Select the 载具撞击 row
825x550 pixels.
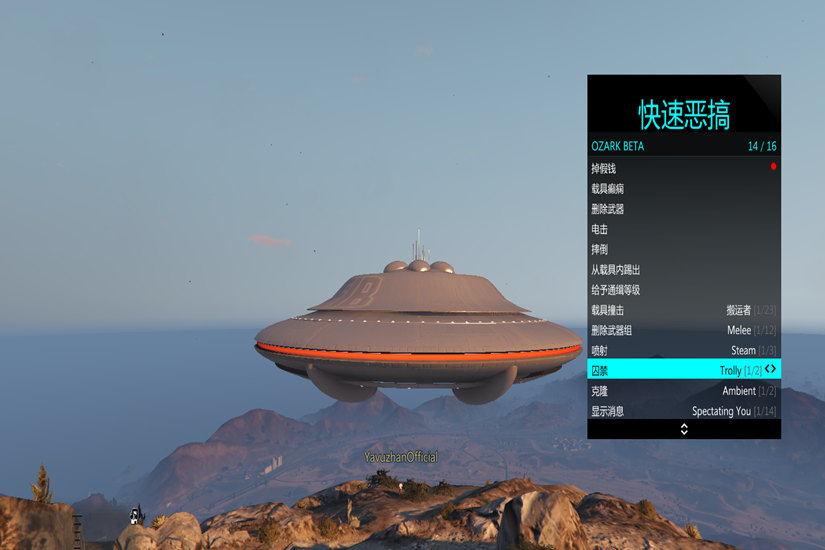(683, 310)
